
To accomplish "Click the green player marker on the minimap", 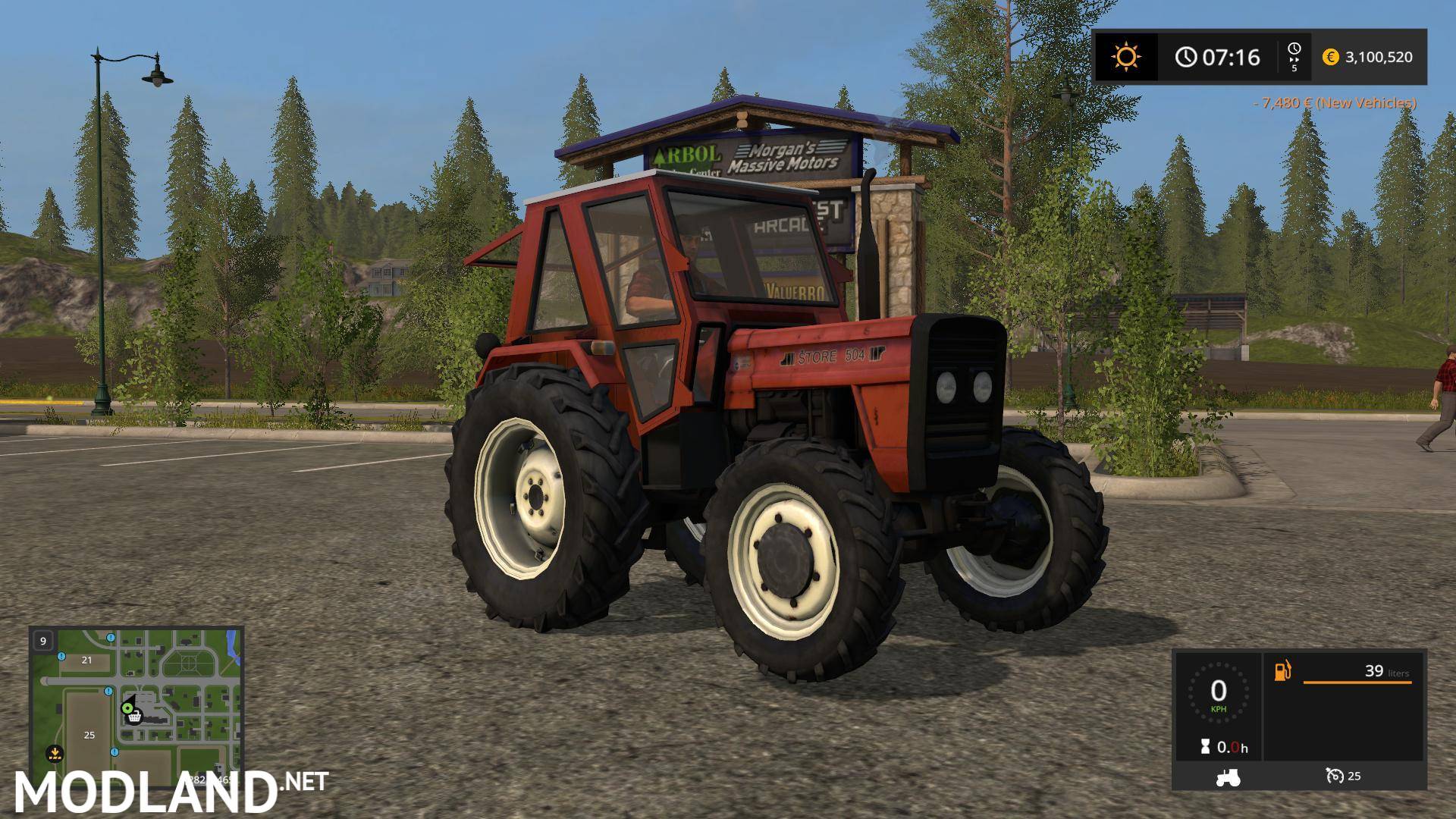I will click(128, 708).
